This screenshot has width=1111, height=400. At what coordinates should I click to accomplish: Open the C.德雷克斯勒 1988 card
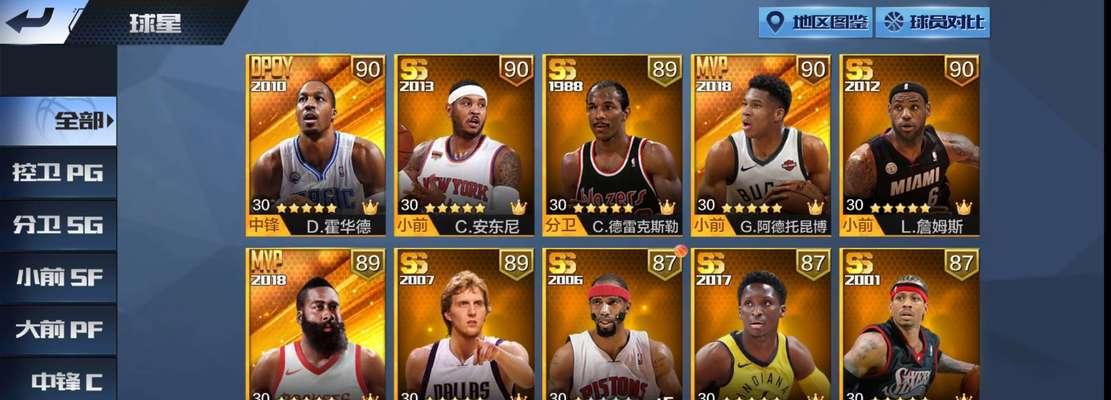pyautogui.click(x=612, y=145)
